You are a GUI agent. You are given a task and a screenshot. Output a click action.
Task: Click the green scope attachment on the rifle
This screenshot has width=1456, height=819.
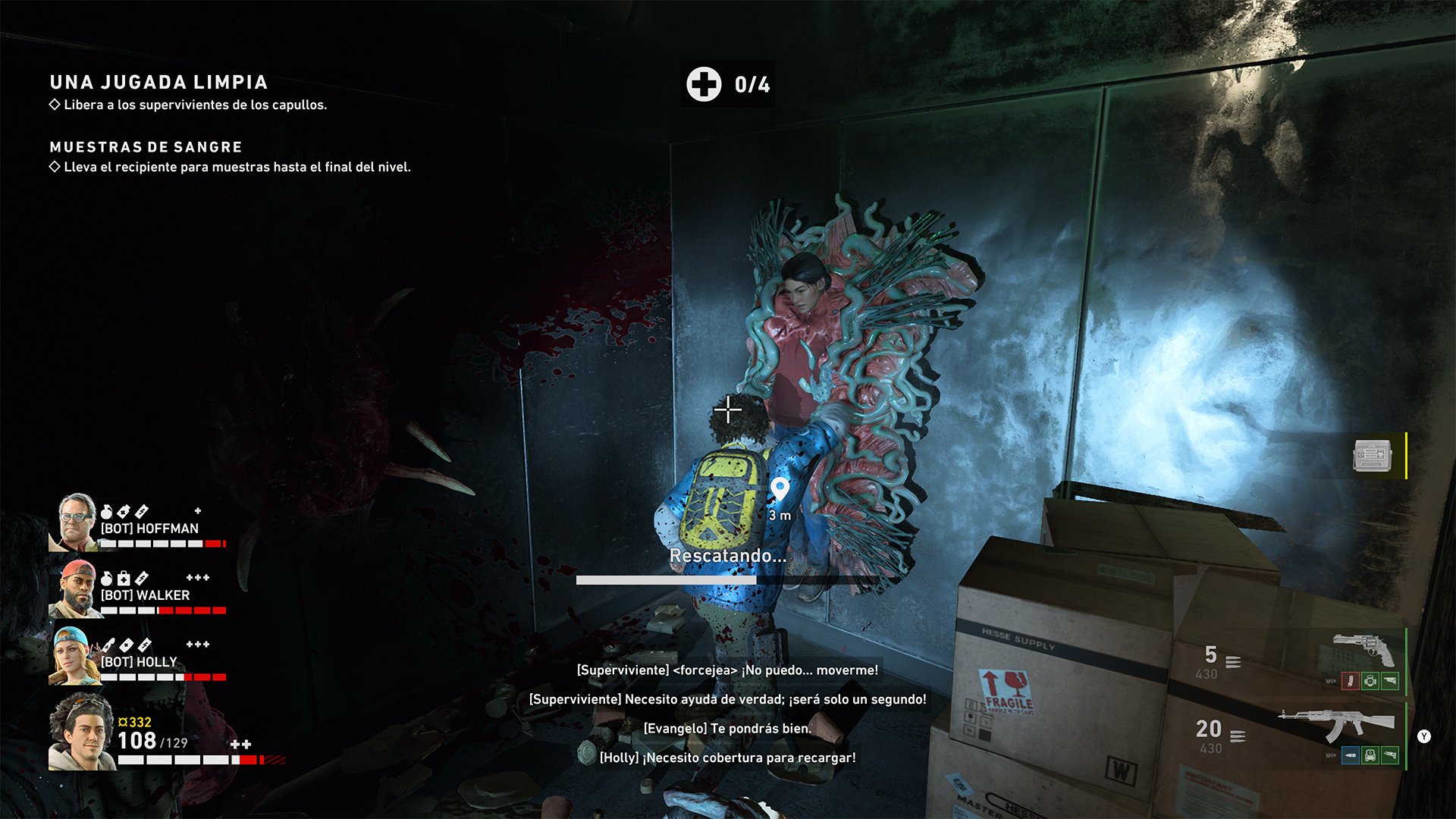[x=1369, y=756]
